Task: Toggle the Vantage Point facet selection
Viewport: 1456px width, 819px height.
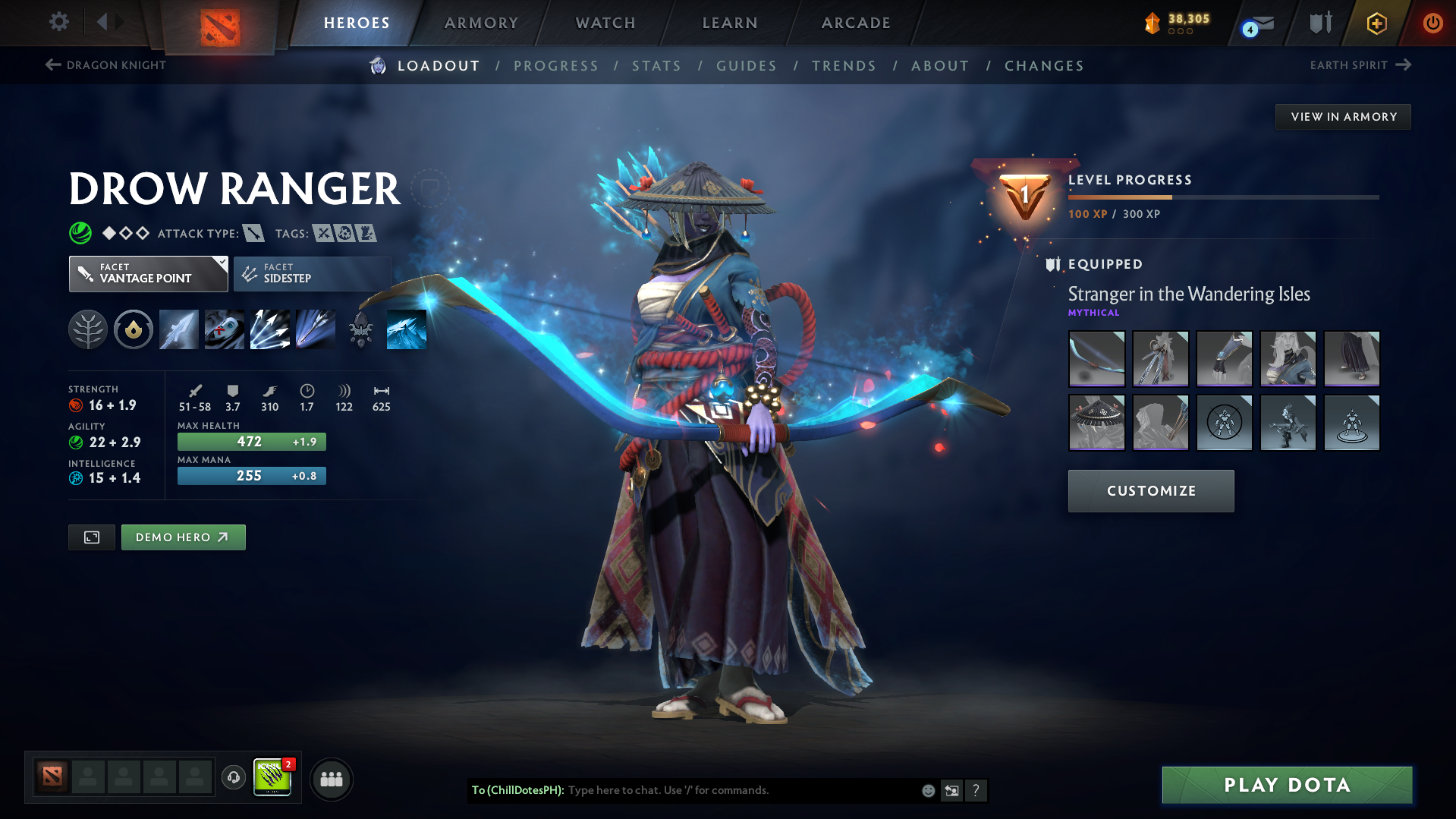Action: coord(148,273)
